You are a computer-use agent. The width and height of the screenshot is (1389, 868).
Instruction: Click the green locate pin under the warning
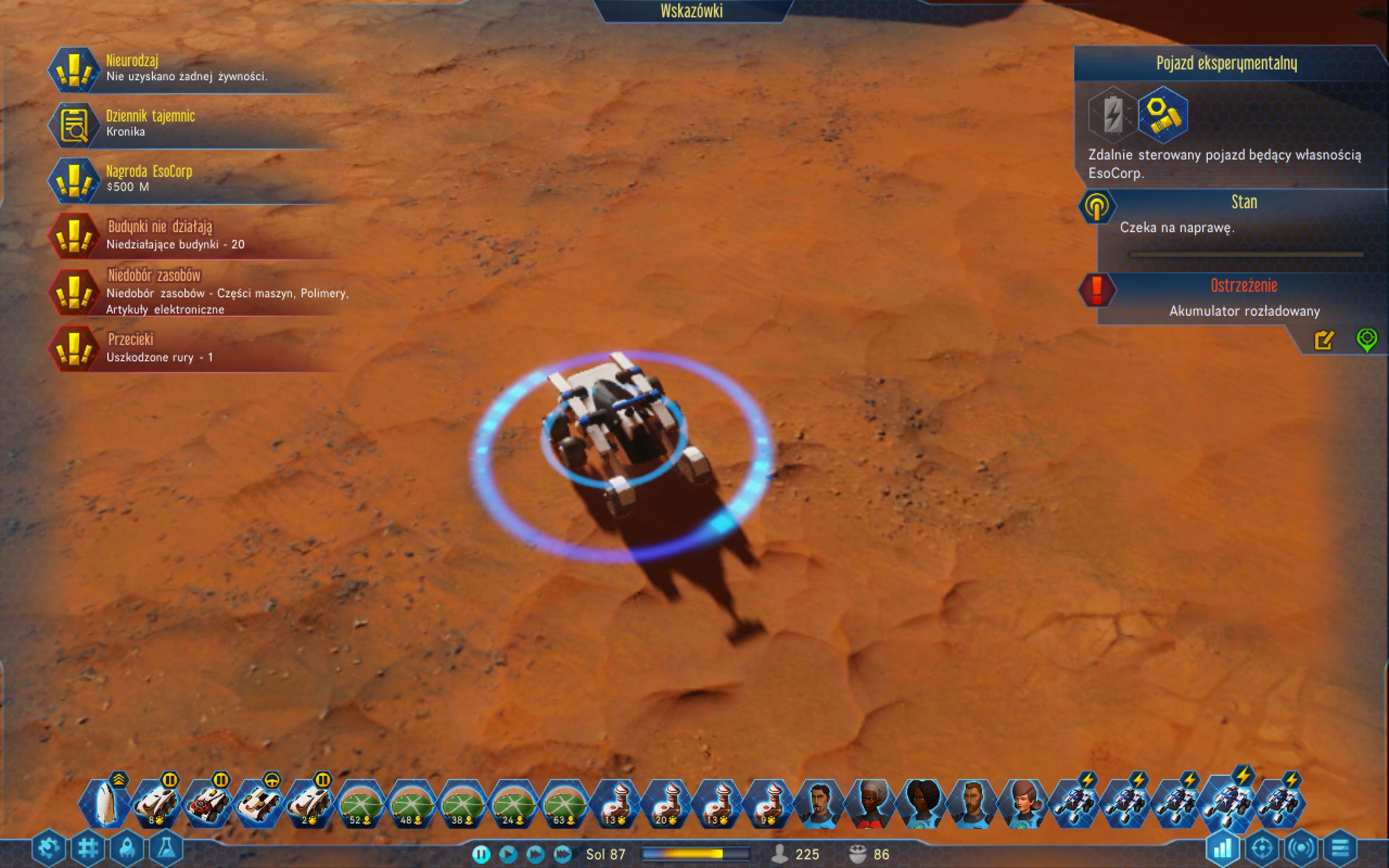(1367, 339)
